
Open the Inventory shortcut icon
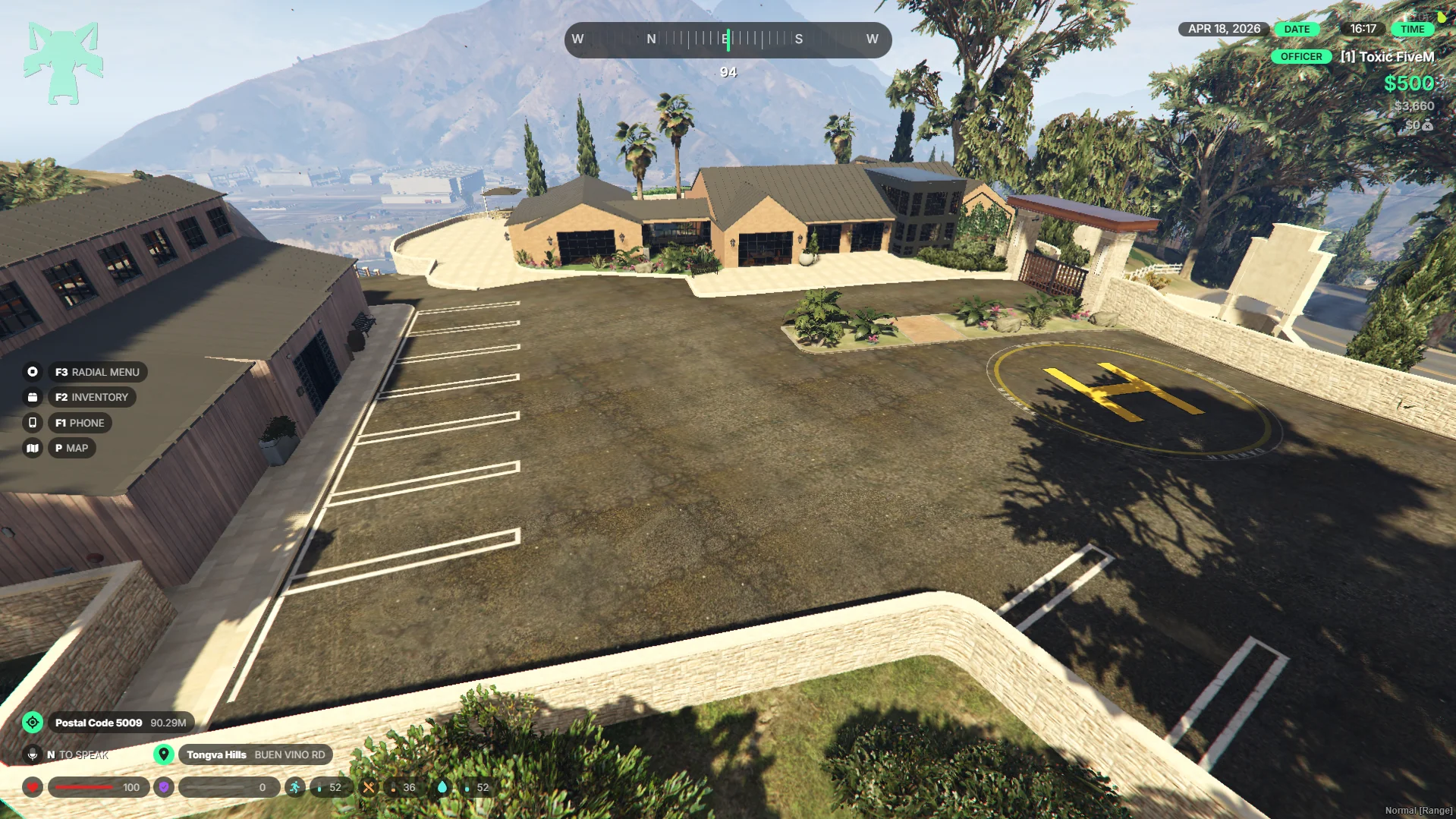[x=33, y=397]
